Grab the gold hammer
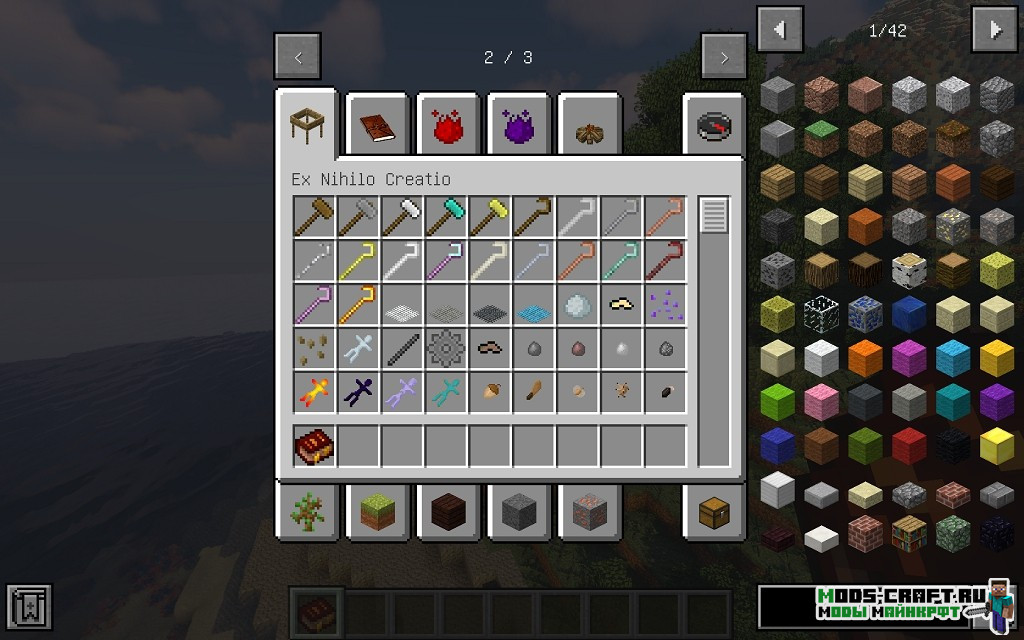 (x=490, y=217)
